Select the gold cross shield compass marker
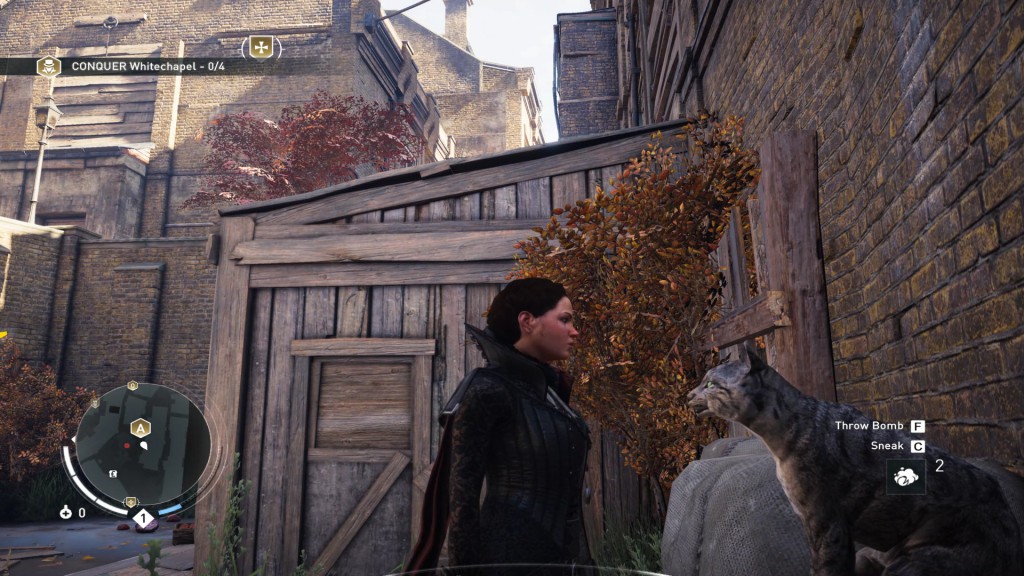 click(x=261, y=46)
